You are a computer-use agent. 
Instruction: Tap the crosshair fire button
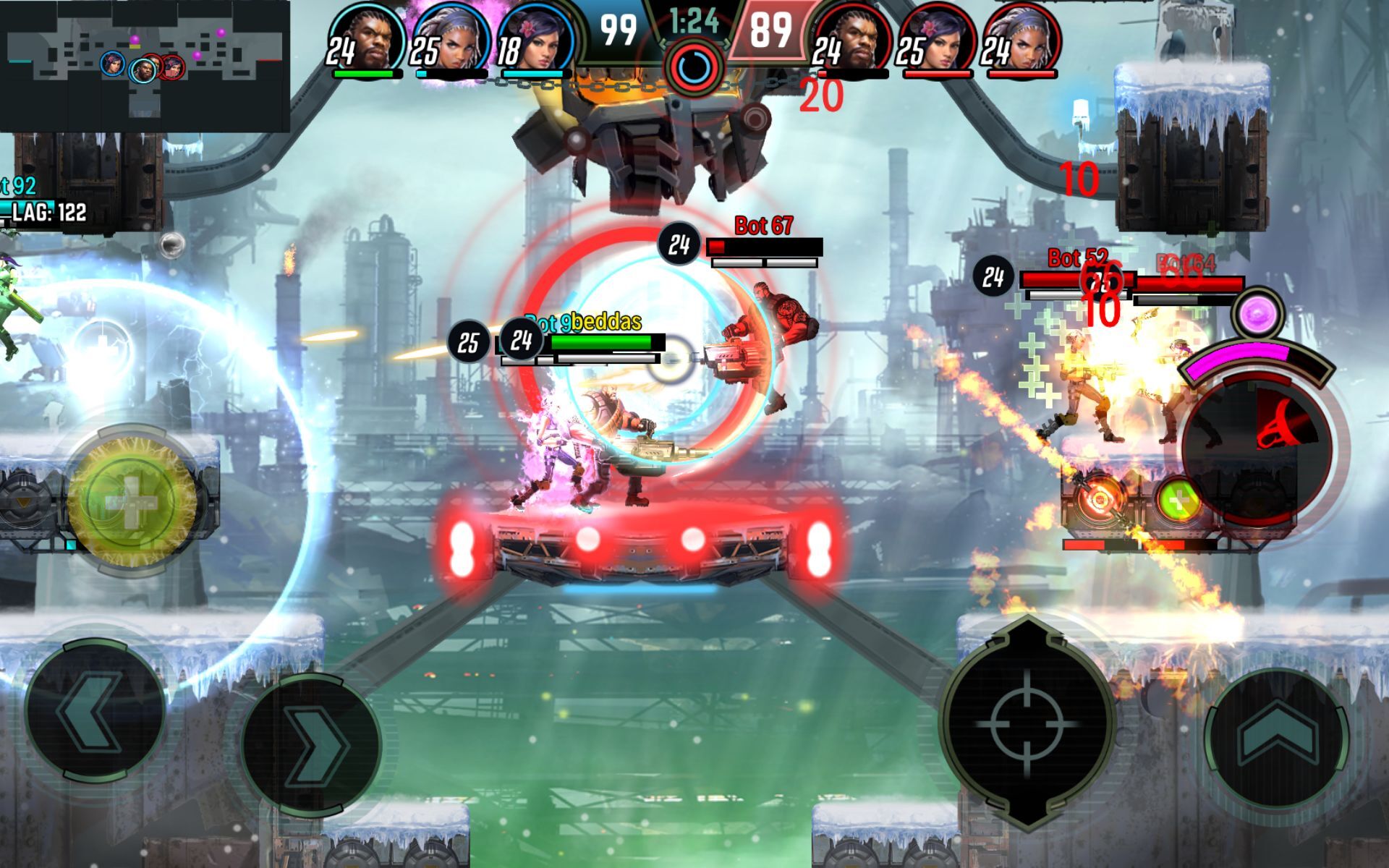pos(1027,723)
